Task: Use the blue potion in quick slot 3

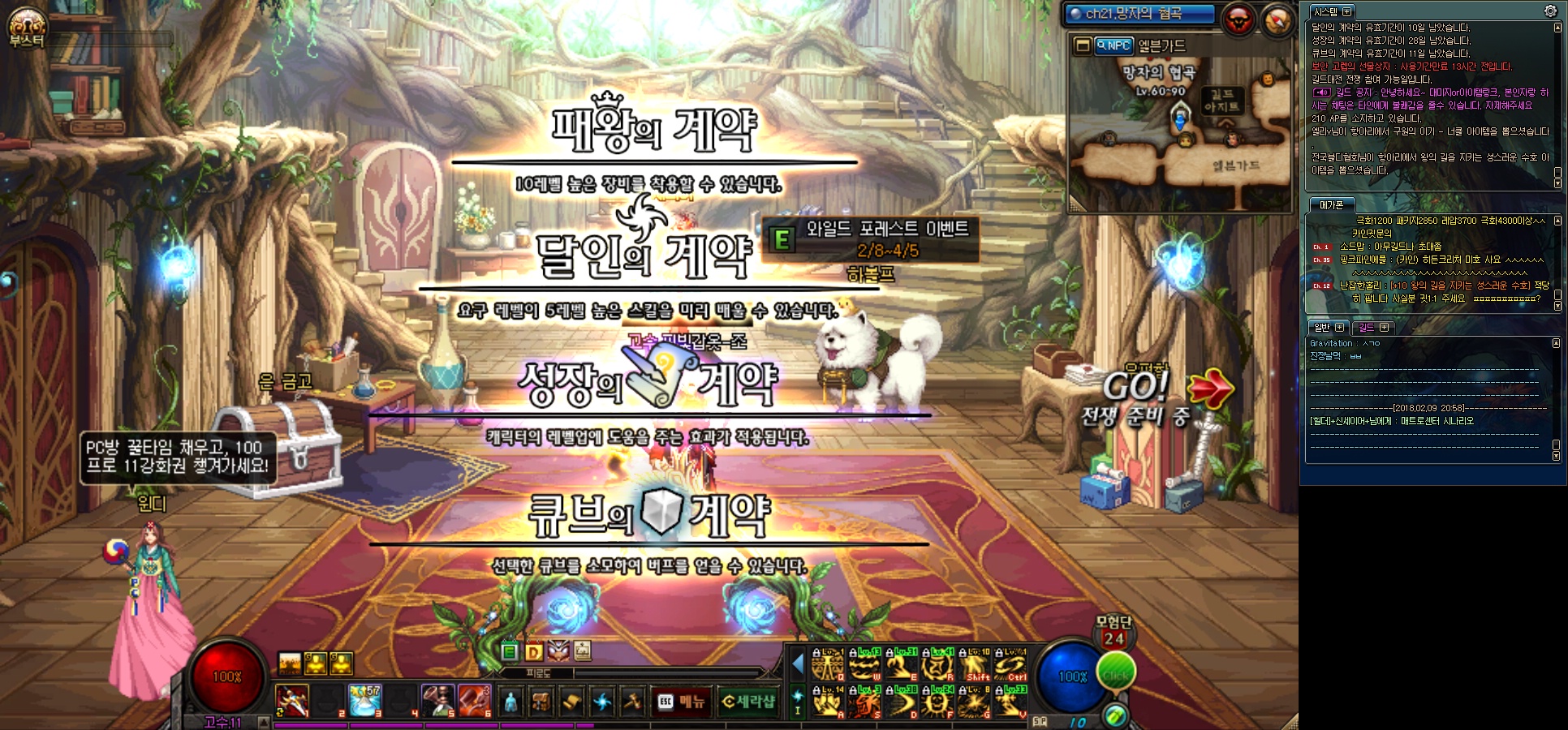Action: pyautogui.click(x=364, y=701)
